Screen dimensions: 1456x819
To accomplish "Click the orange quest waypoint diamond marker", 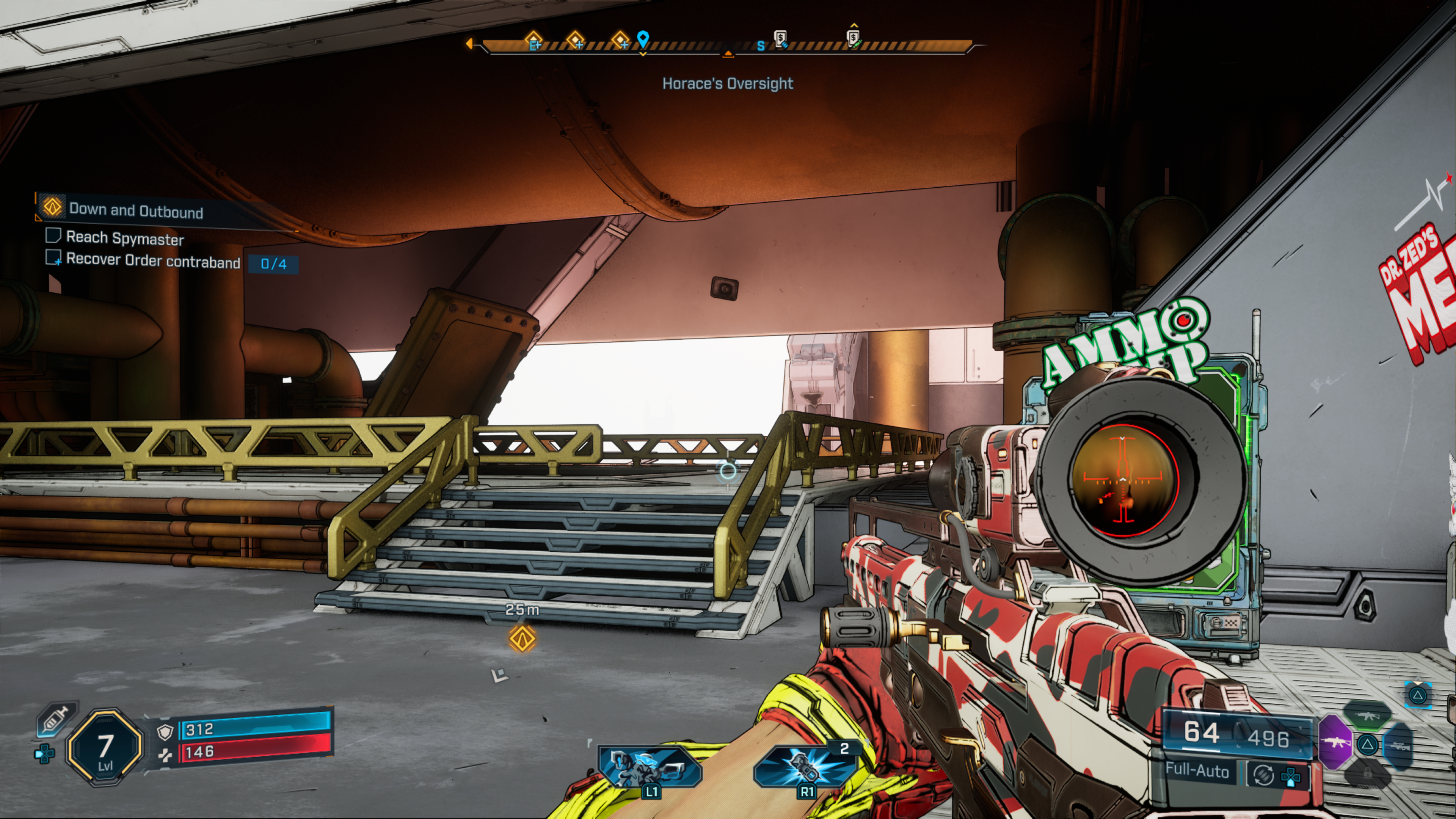I will pyautogui.click(x=522, y=639).
